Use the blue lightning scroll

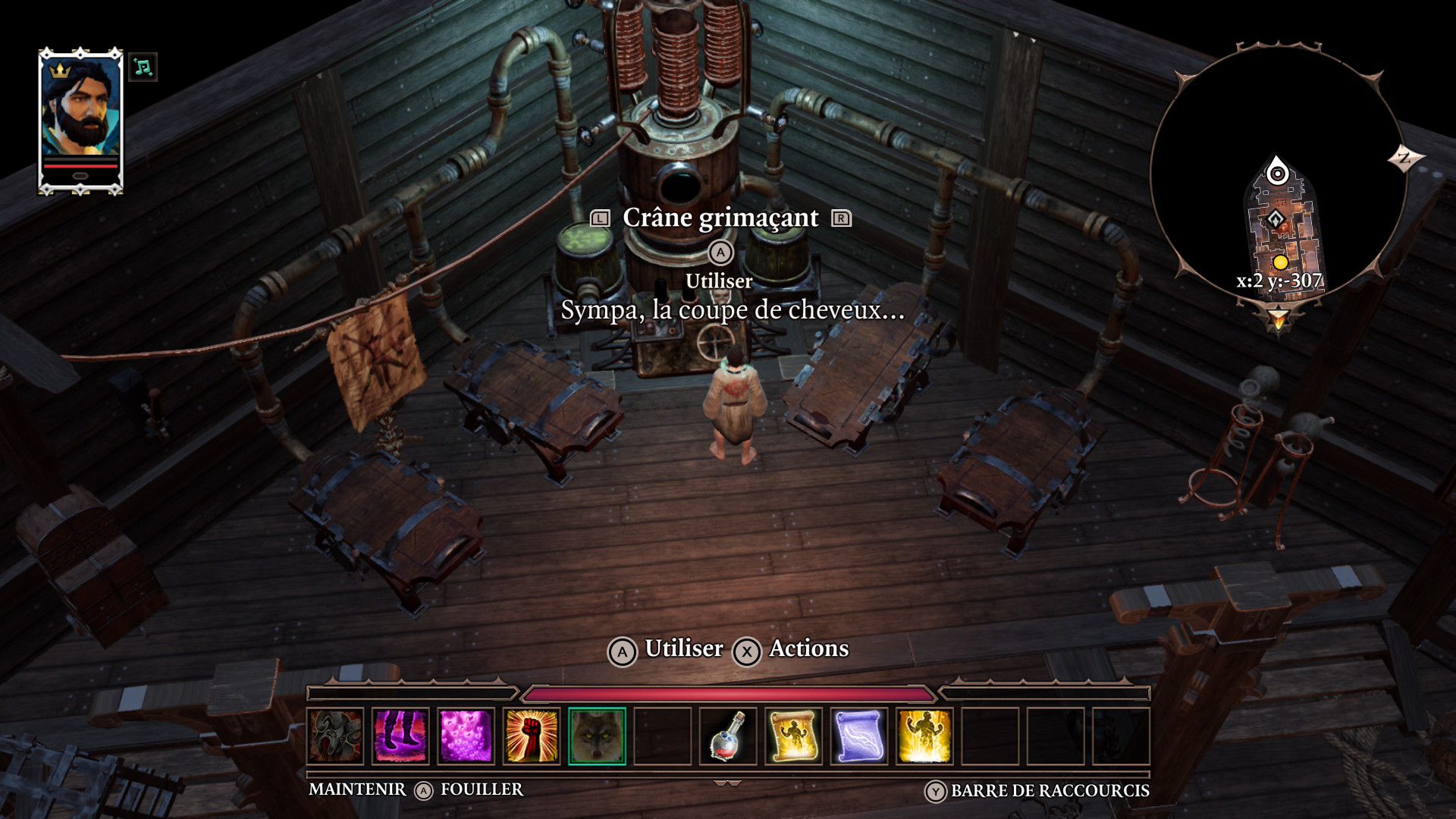[858, 736]
